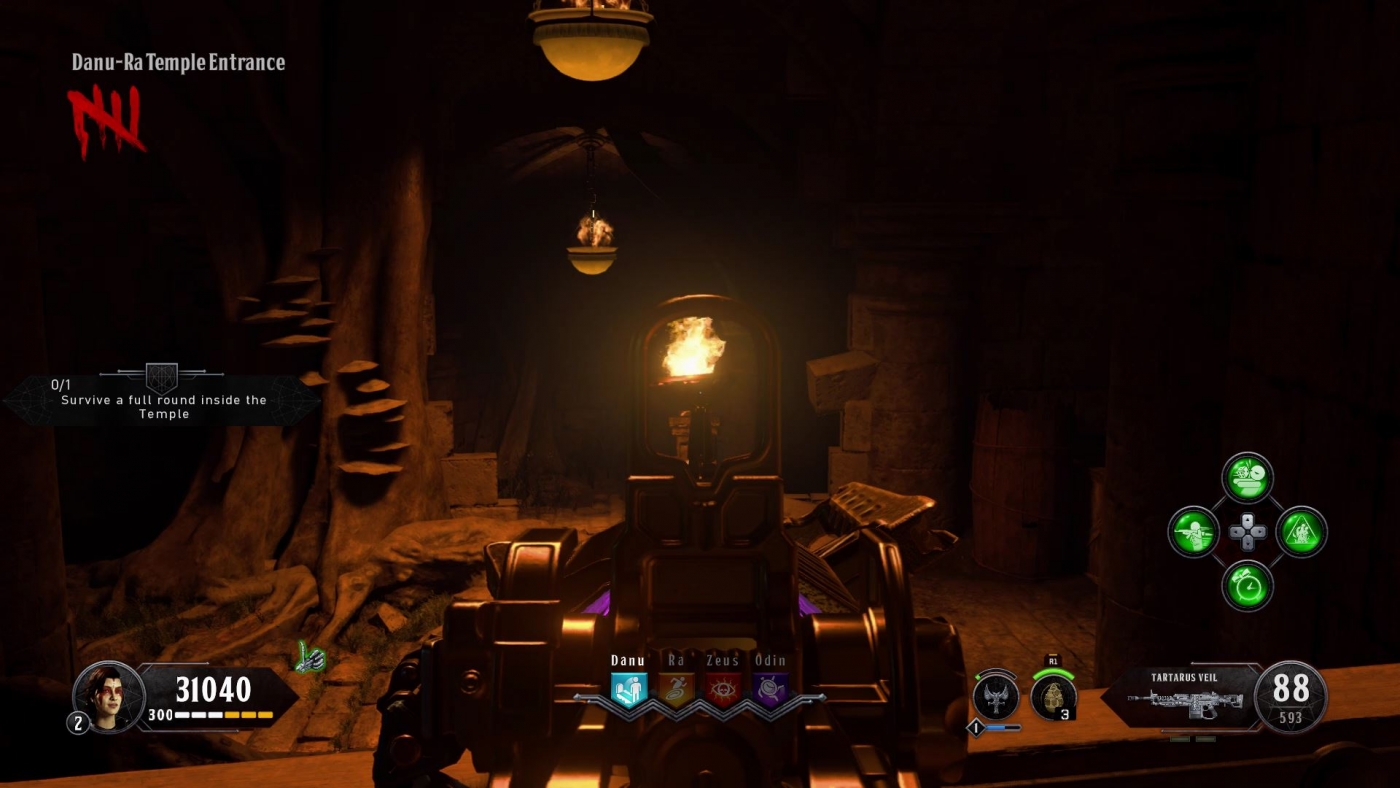Click the grenade count number 3
The image size is (1400, 788).
pyautogui.click(x=1066, y=714)
